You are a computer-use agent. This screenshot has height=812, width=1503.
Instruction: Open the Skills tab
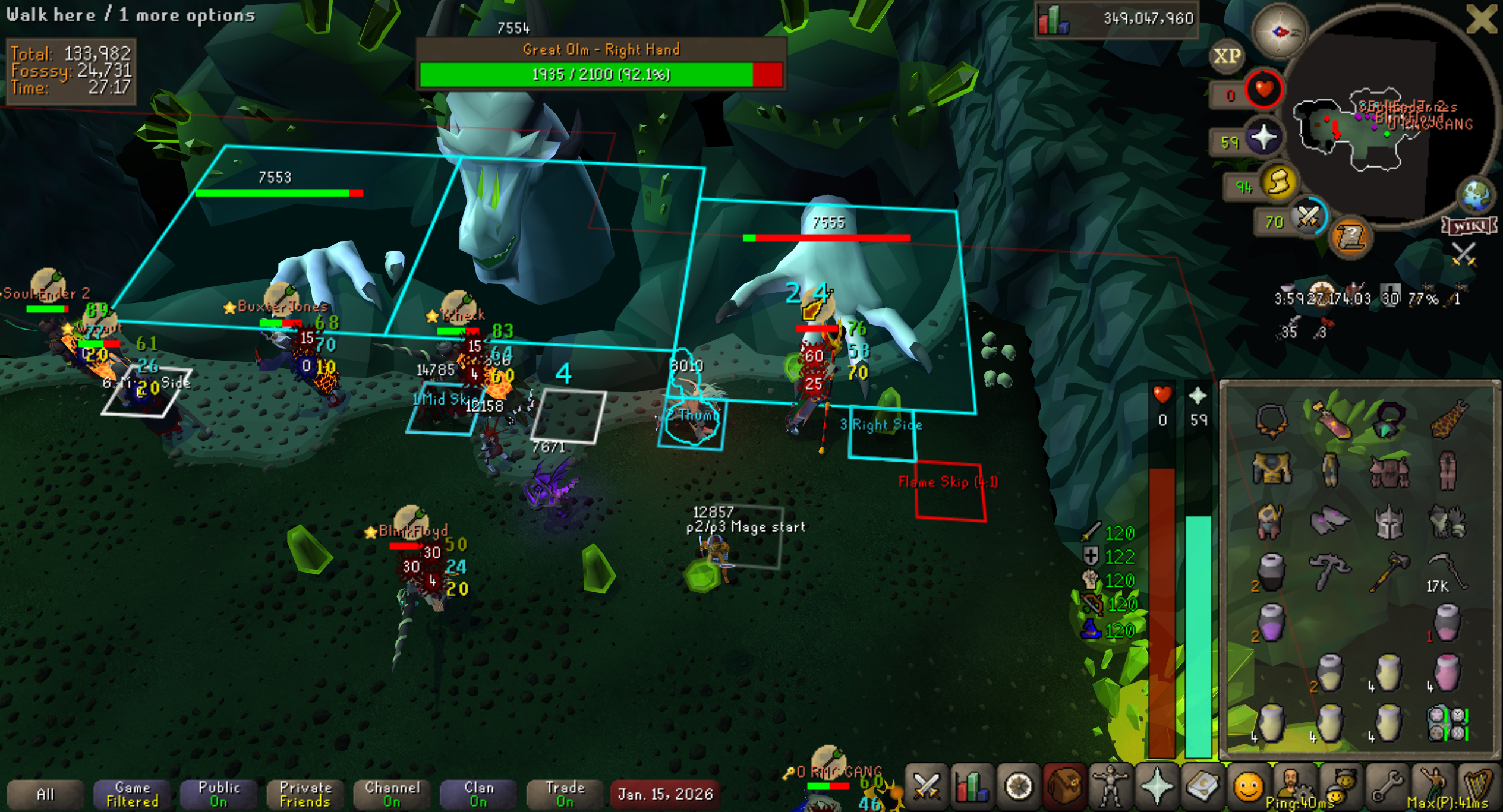click(x=972, y=787)
